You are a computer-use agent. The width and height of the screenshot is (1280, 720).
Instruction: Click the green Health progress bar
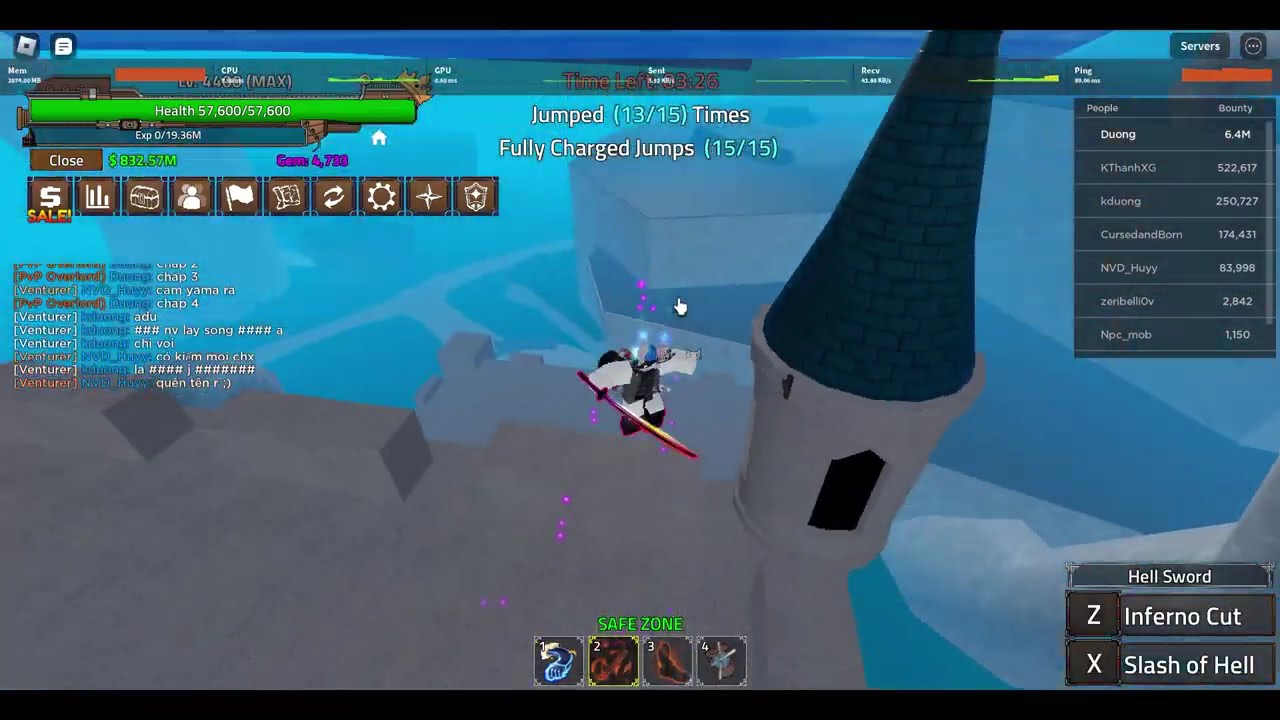click(x=222, y=110)
